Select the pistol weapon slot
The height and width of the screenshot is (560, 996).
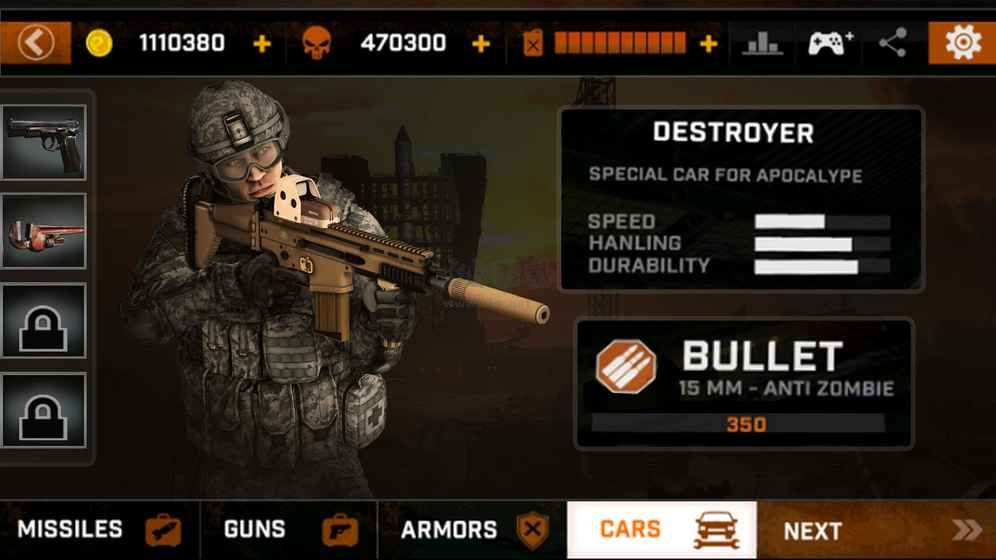(45, 141)
